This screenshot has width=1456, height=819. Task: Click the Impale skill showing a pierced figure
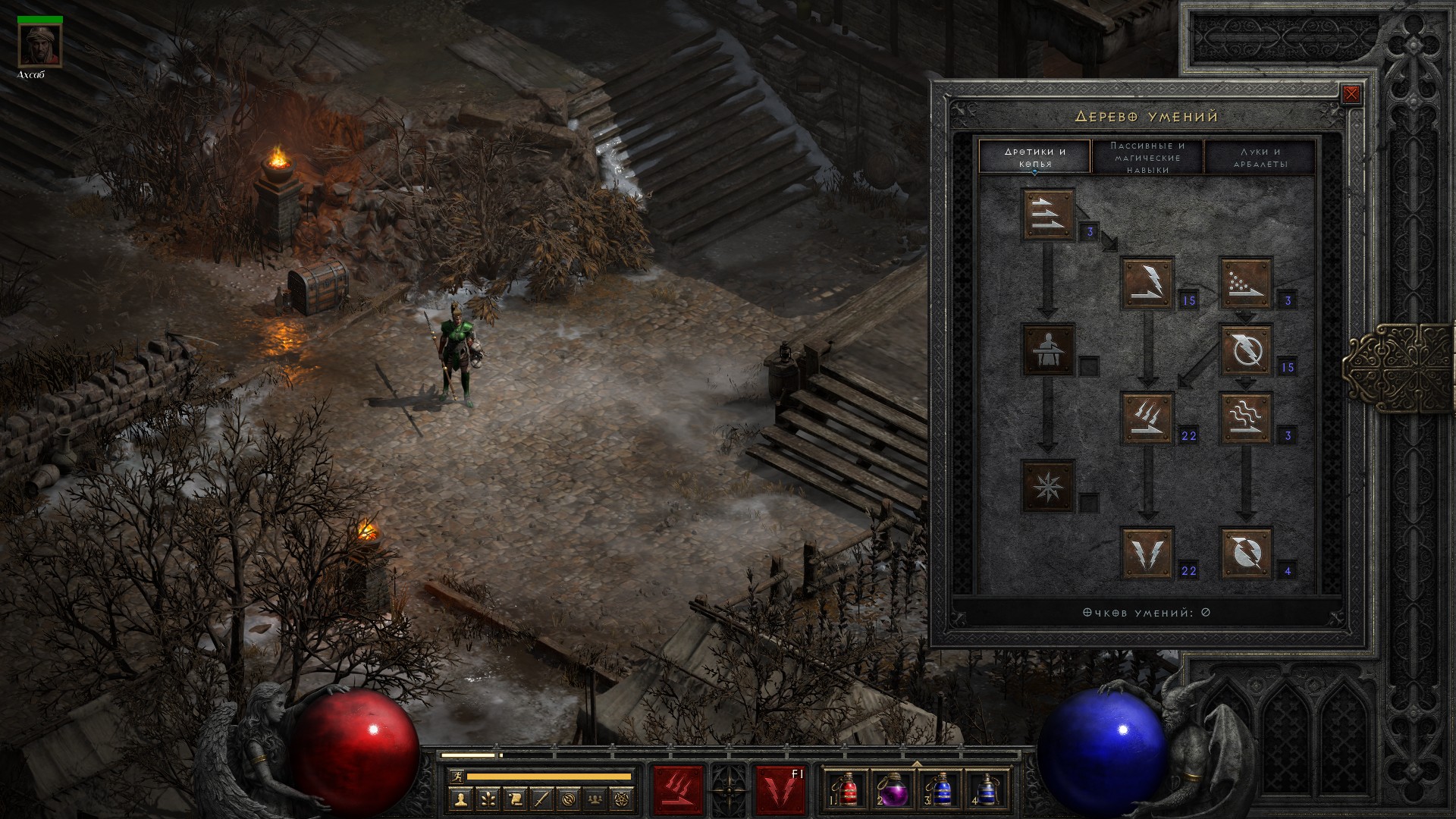click(1048, 350)
